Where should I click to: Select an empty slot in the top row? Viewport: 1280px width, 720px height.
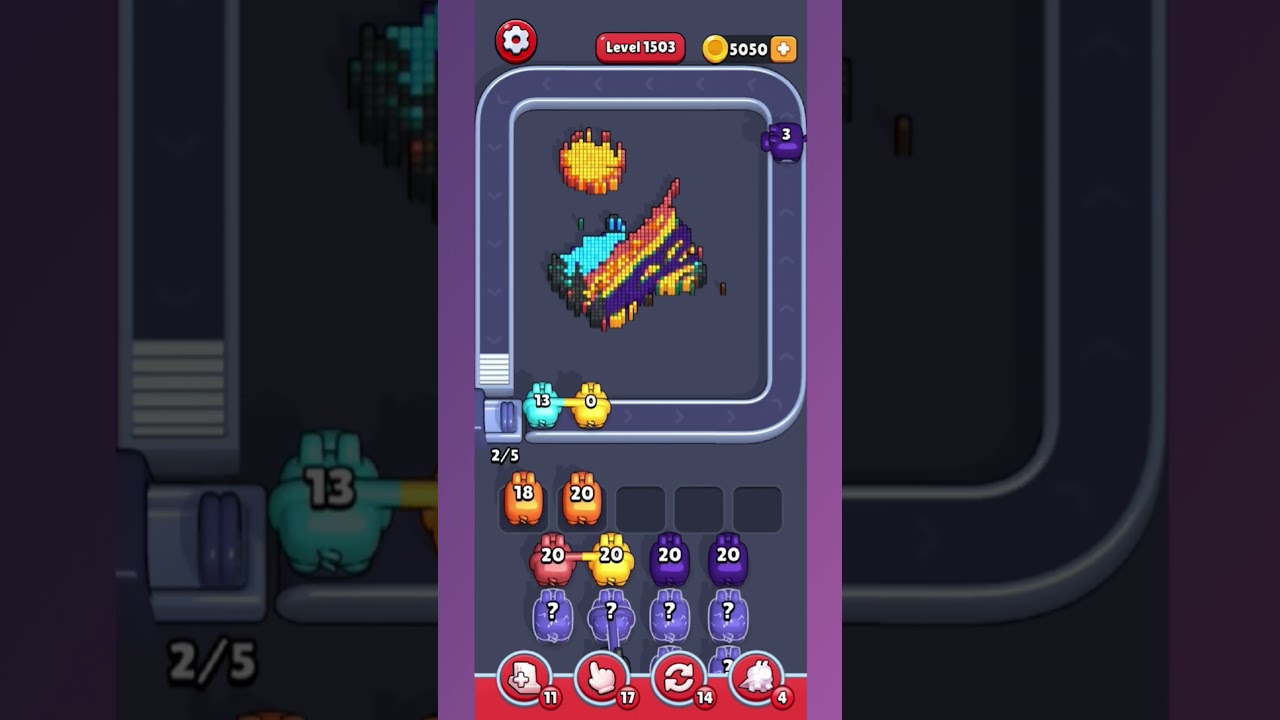pyautogui.click(x=642, y=508)
